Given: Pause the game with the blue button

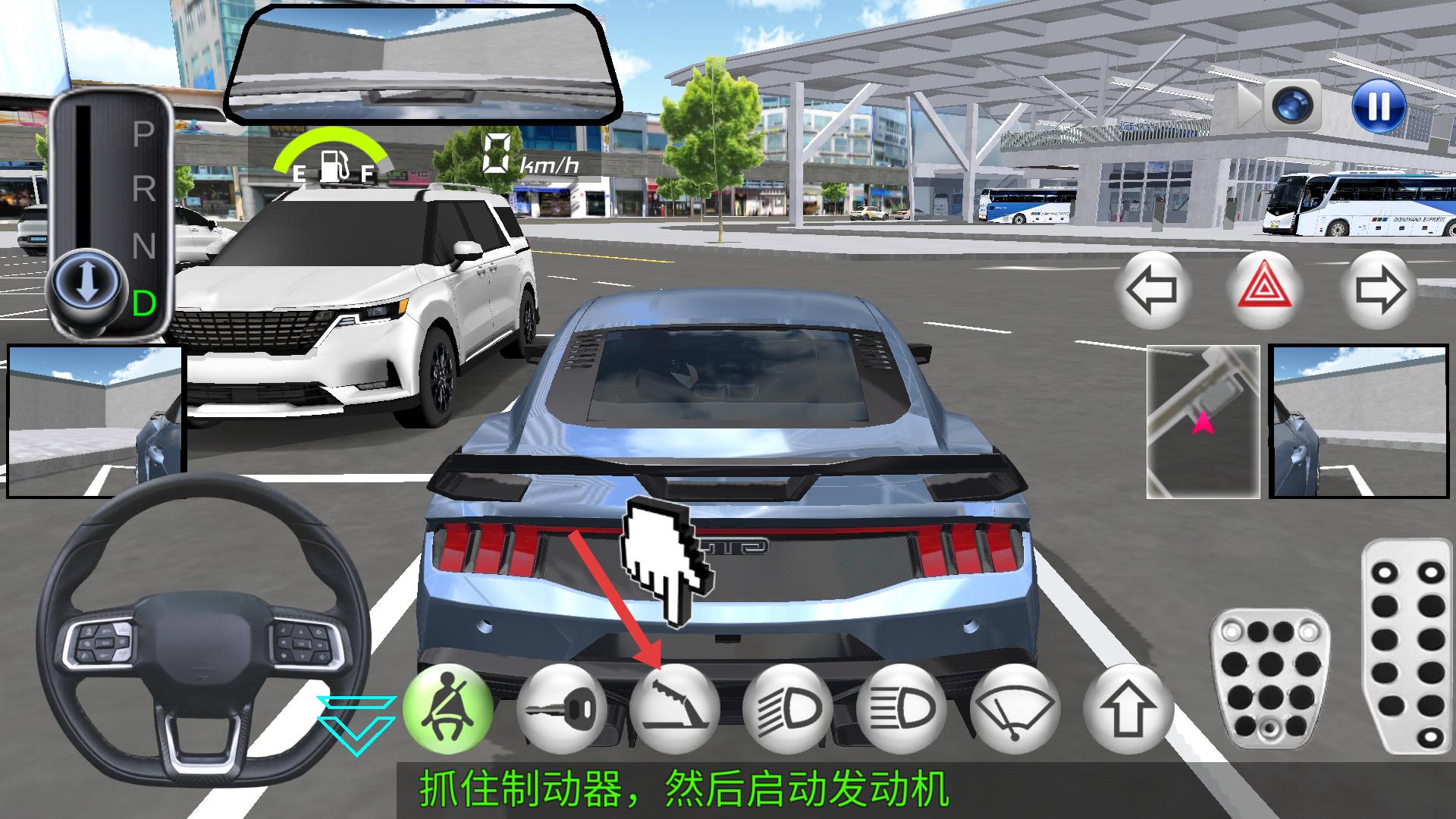Looking at the screenshot, I should coord(1378,105).
